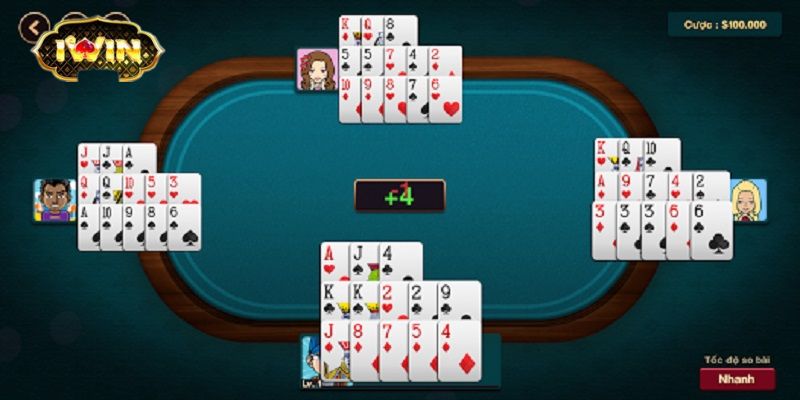The height and width of the screenshot is (400, 800).
Task: Go back using the arrow button
Action: pos(36,27)
